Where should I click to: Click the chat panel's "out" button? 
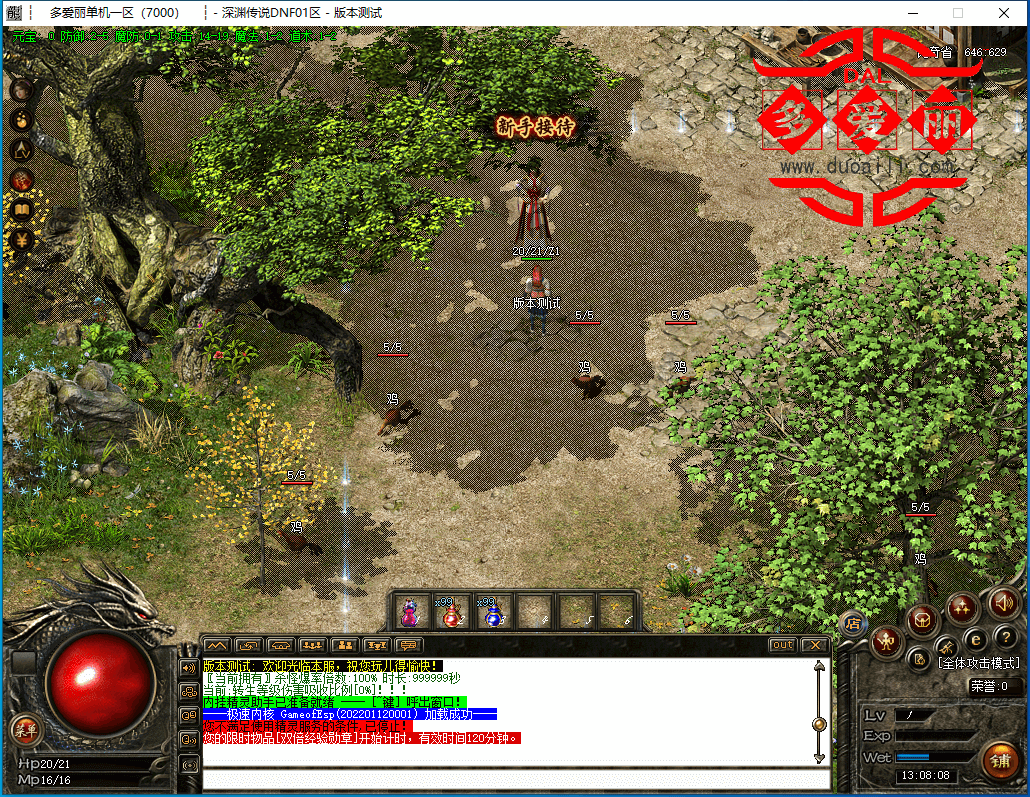click(x=782, y=645)
